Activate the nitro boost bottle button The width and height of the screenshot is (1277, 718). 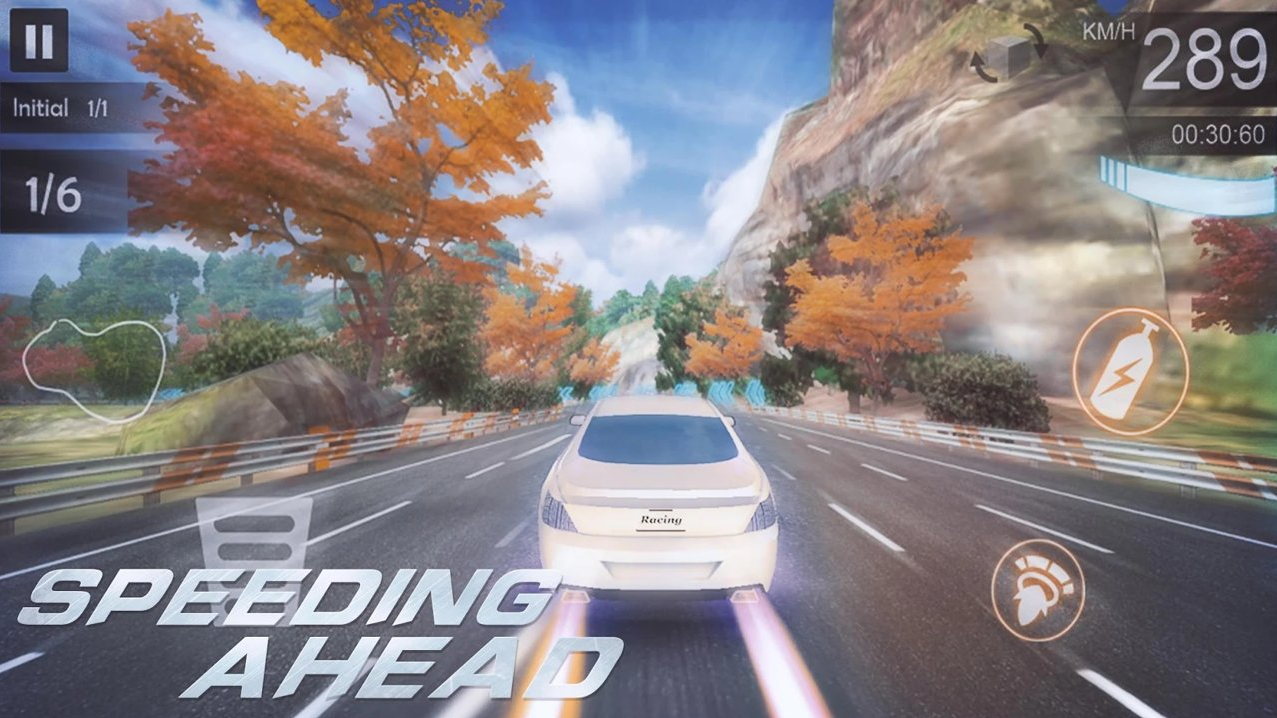[x=1130, y=371]
